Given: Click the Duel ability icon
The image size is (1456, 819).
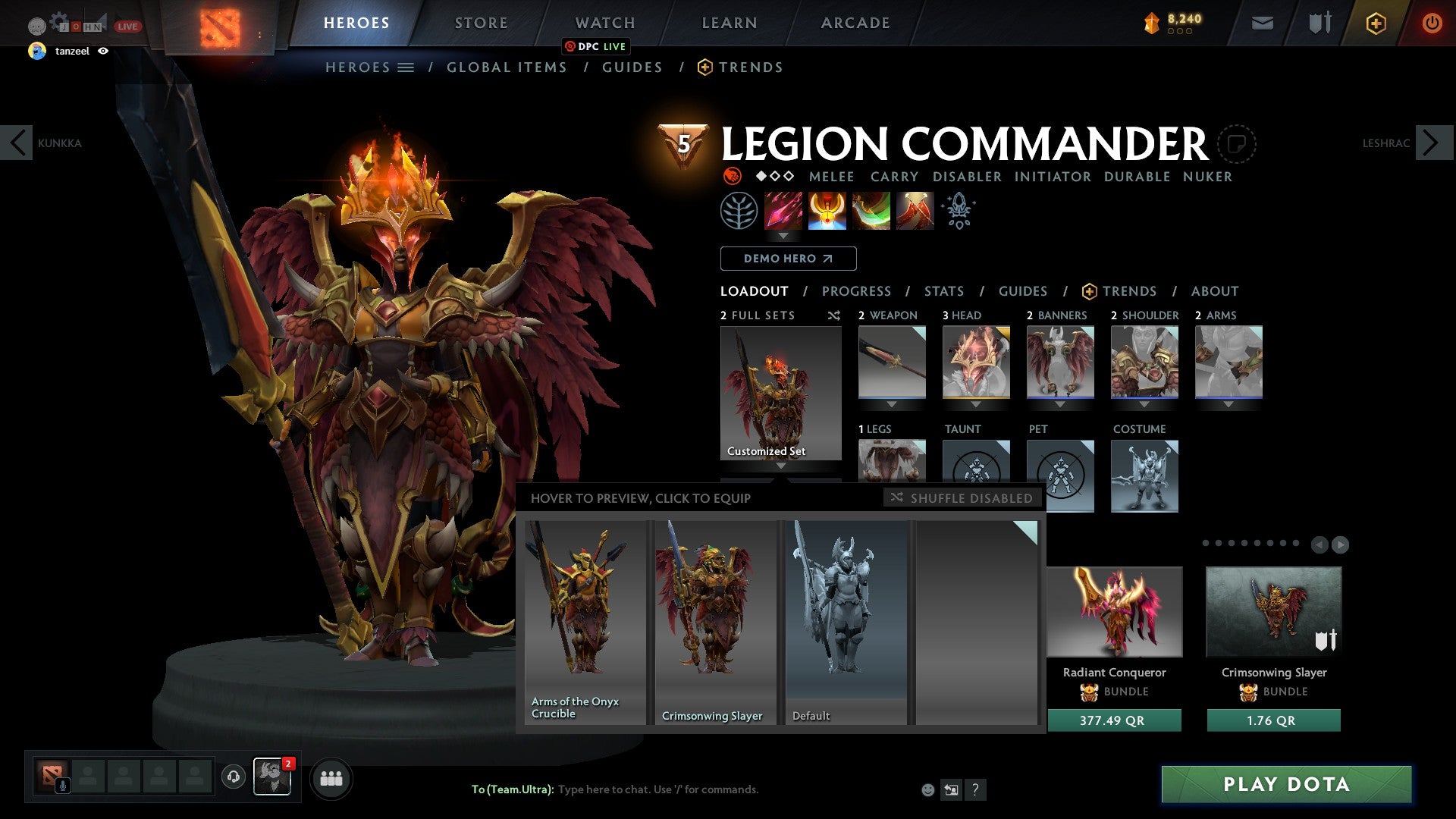Looking at the screenshot, I should pos(914,211).
